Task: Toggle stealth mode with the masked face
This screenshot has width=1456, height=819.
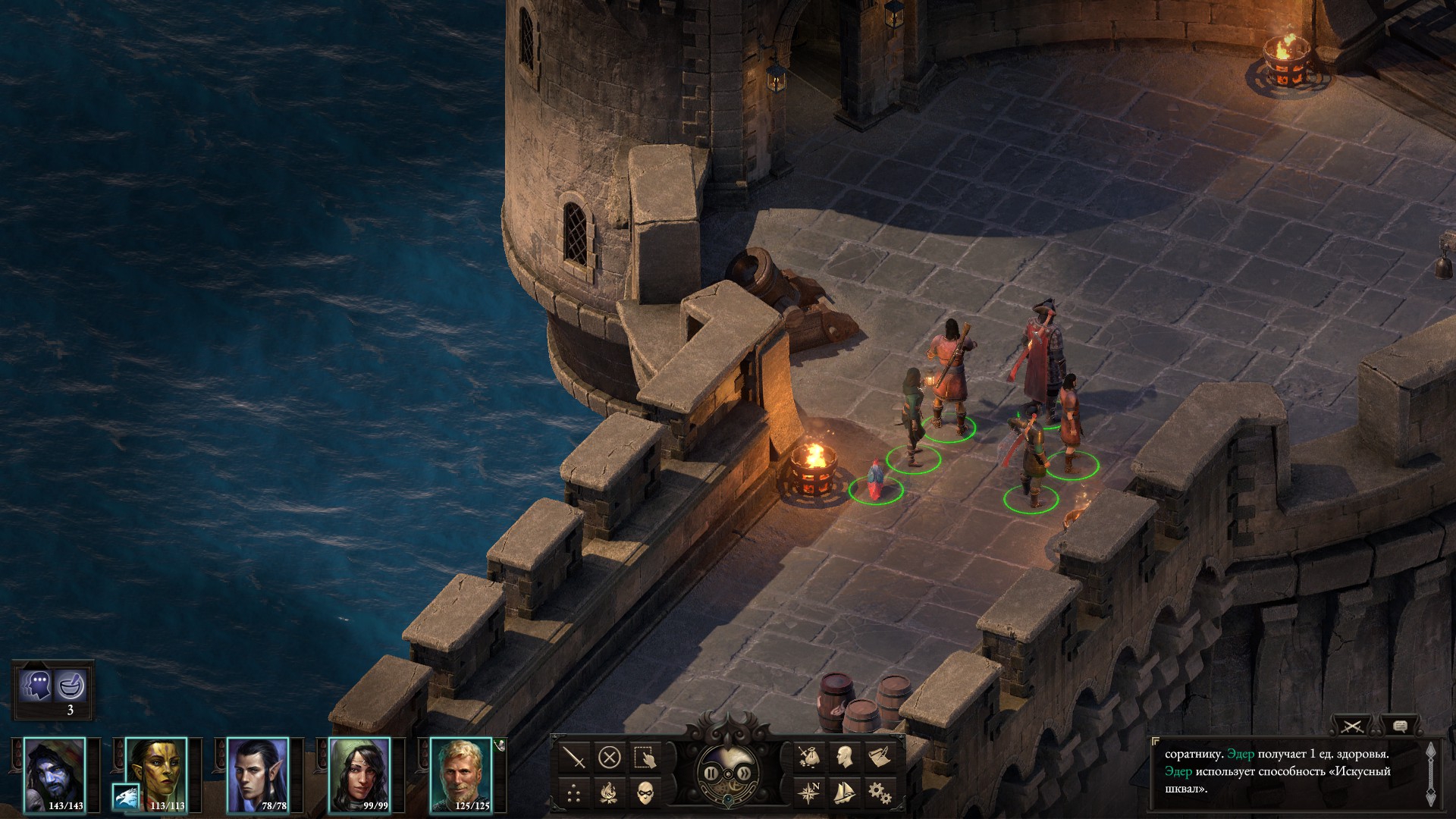Action: [645, 793]
